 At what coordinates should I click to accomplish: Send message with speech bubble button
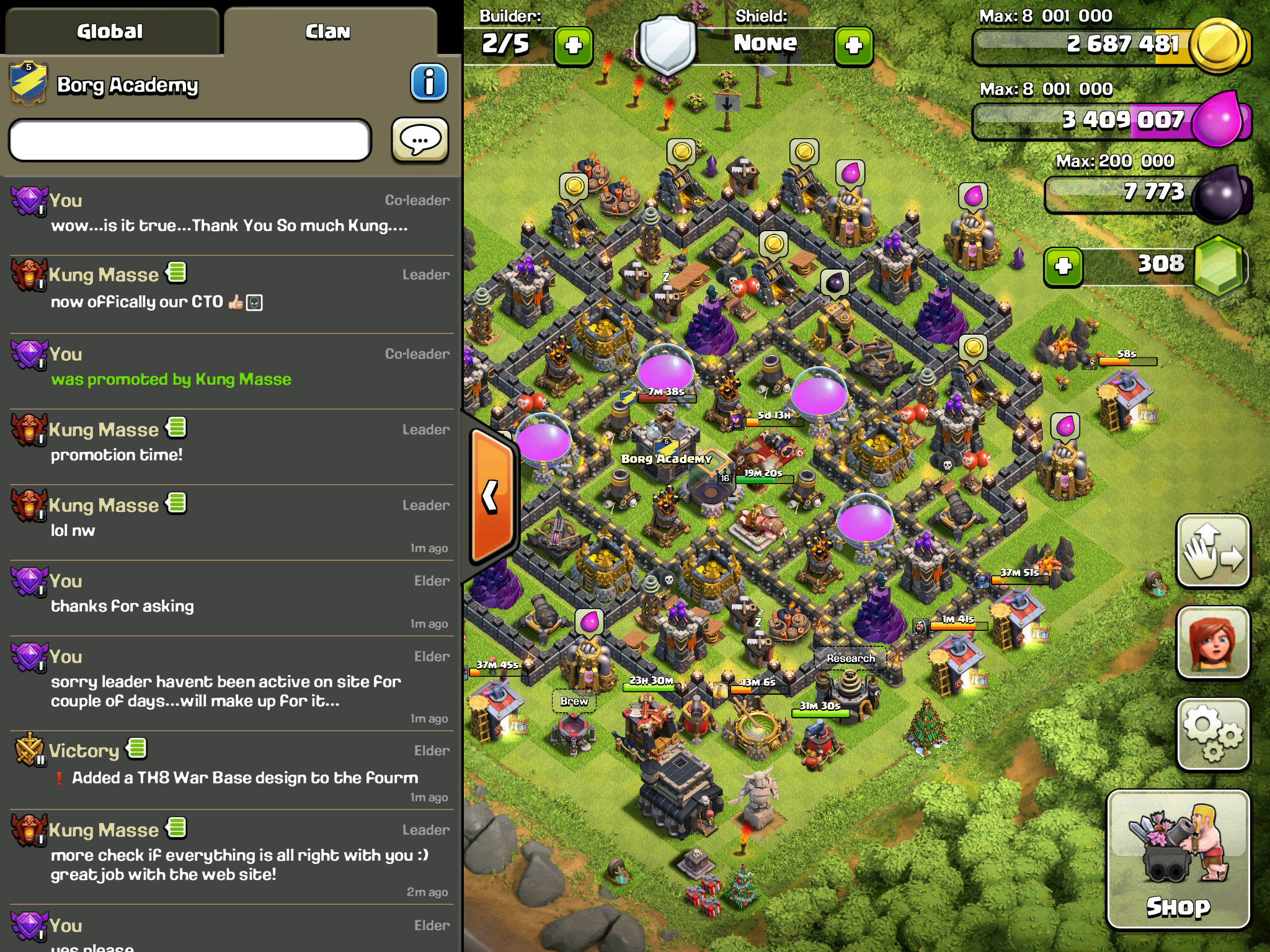(420, 141)
